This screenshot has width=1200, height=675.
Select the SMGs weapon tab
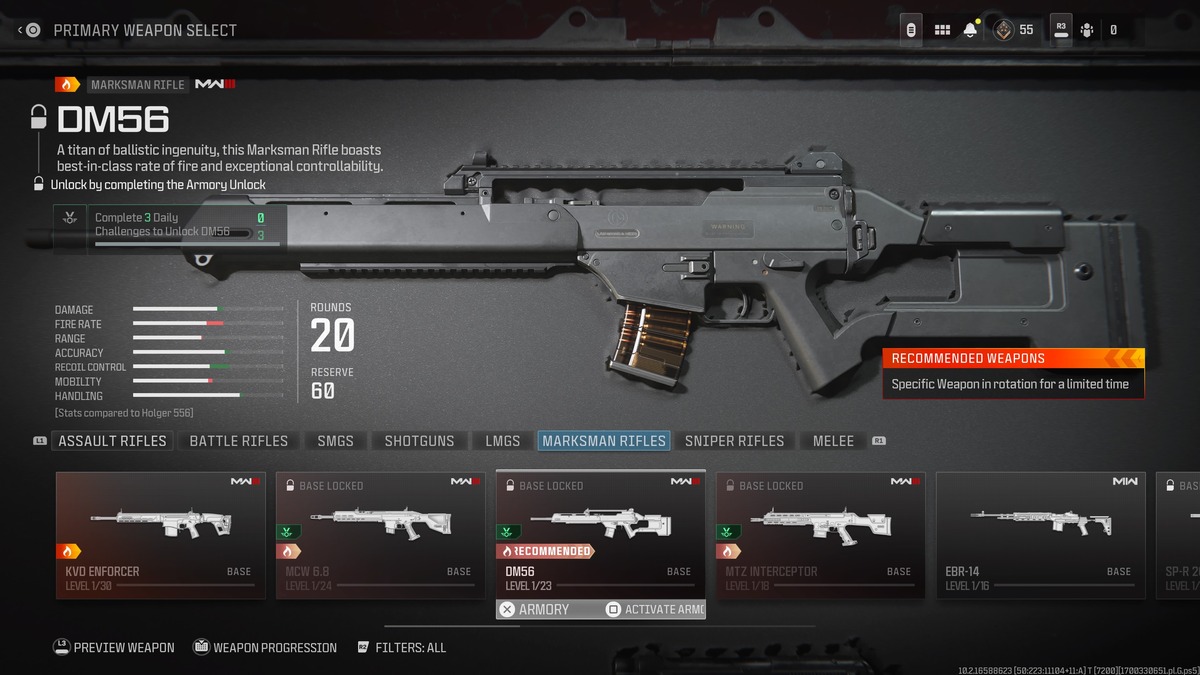point(336,441)
